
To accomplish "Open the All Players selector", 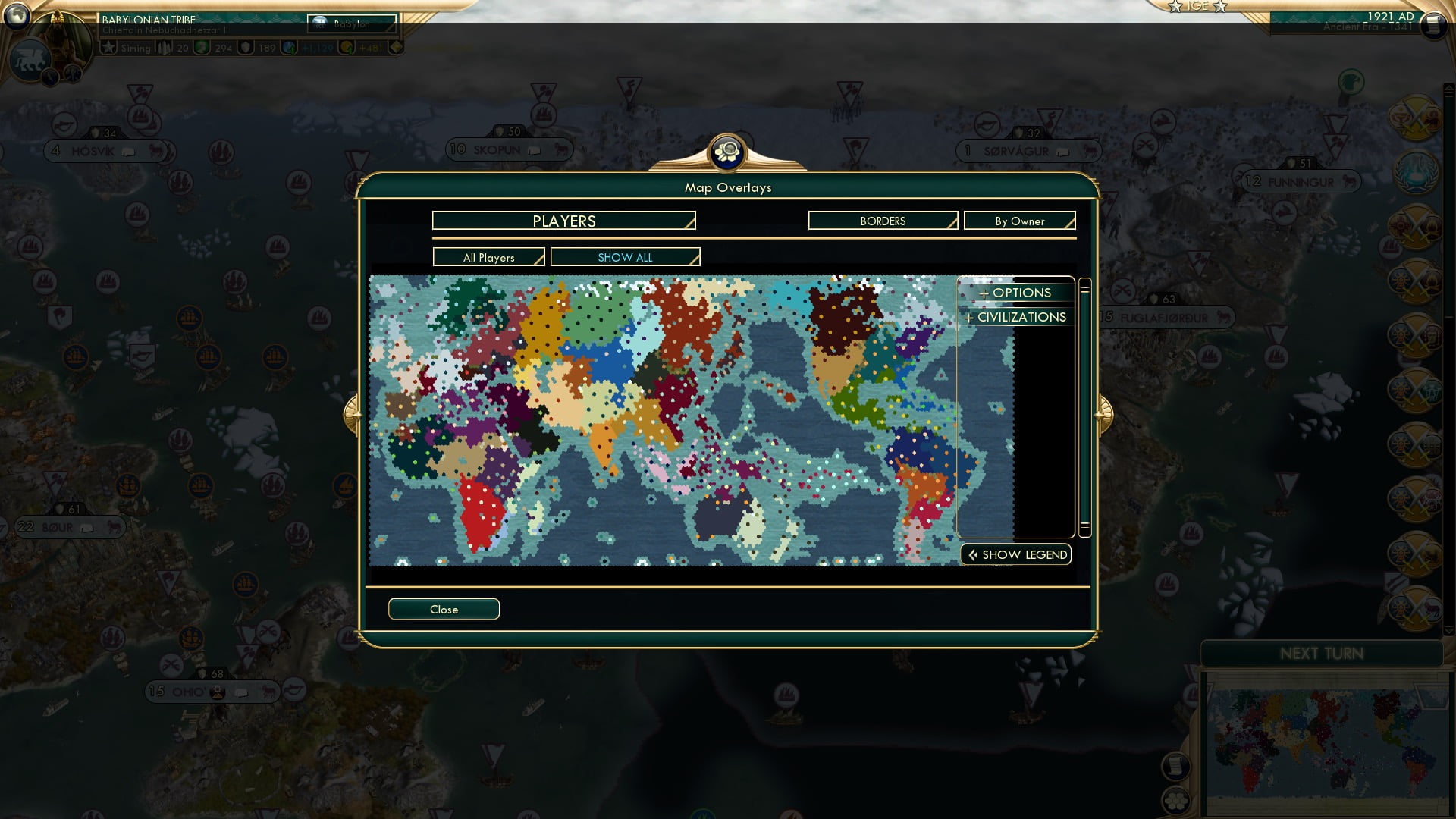I will [488, 257].
